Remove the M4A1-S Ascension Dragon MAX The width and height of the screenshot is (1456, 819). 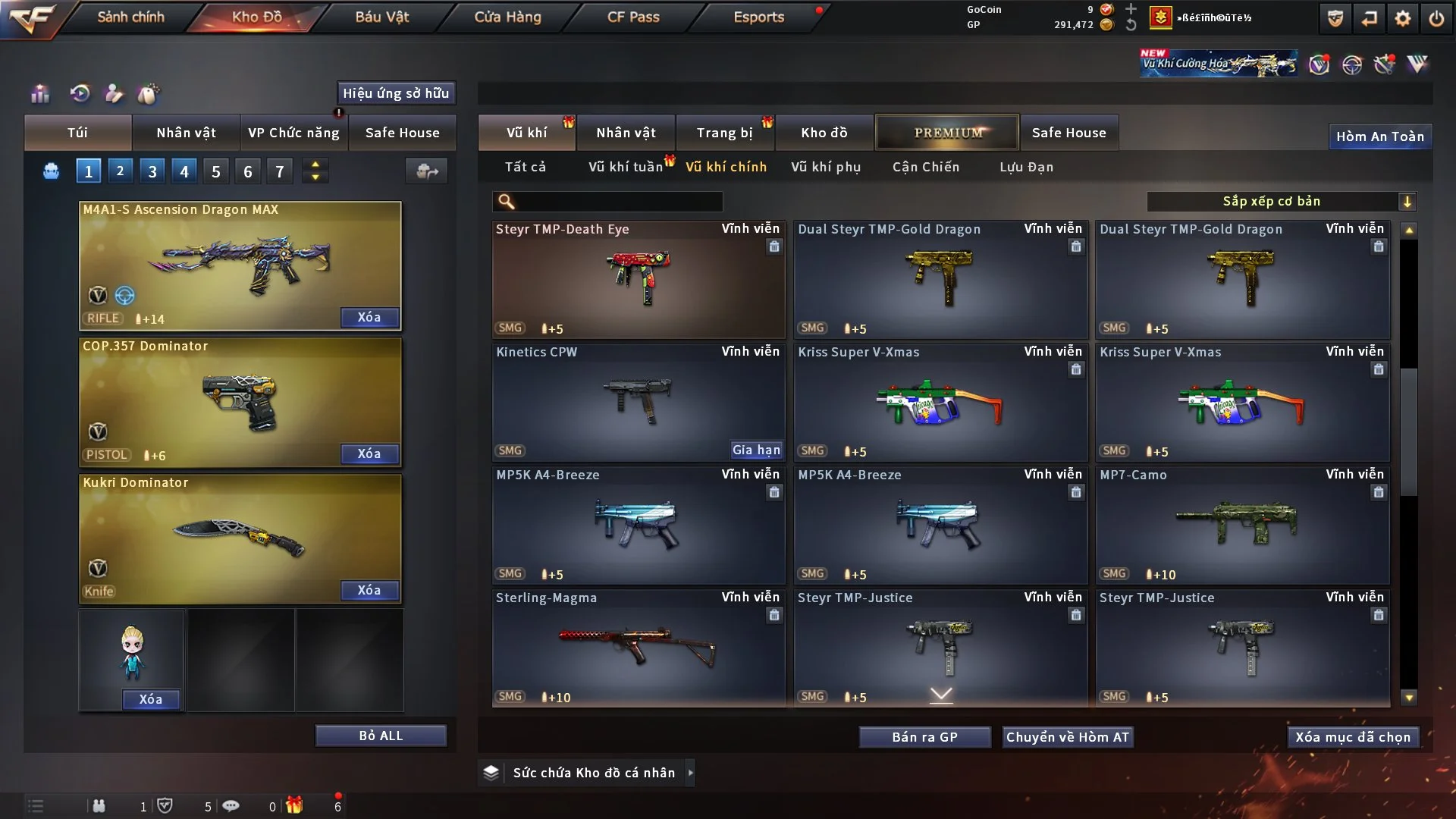point(369,317)
